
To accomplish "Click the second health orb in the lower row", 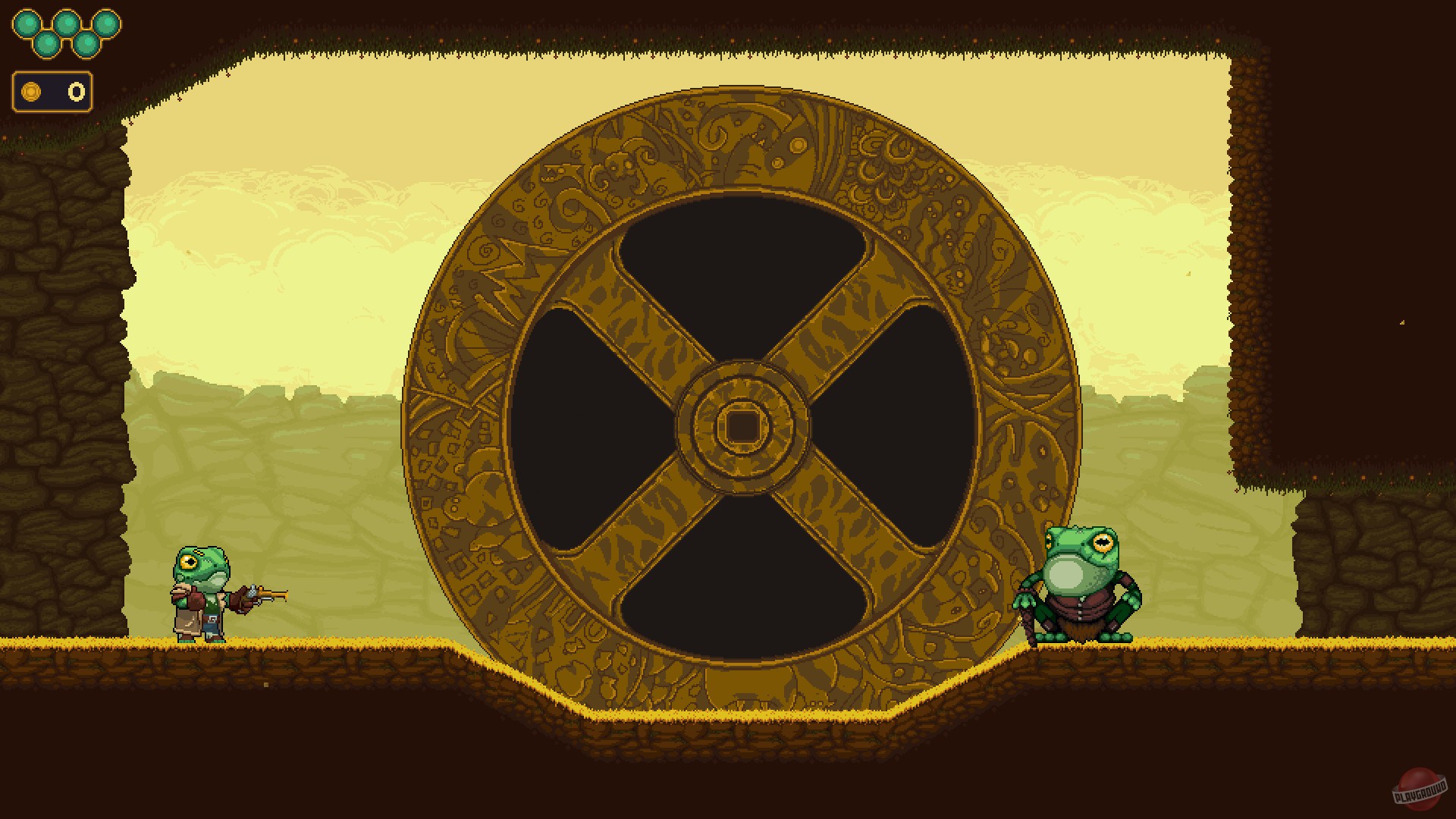I will (87, 44).
